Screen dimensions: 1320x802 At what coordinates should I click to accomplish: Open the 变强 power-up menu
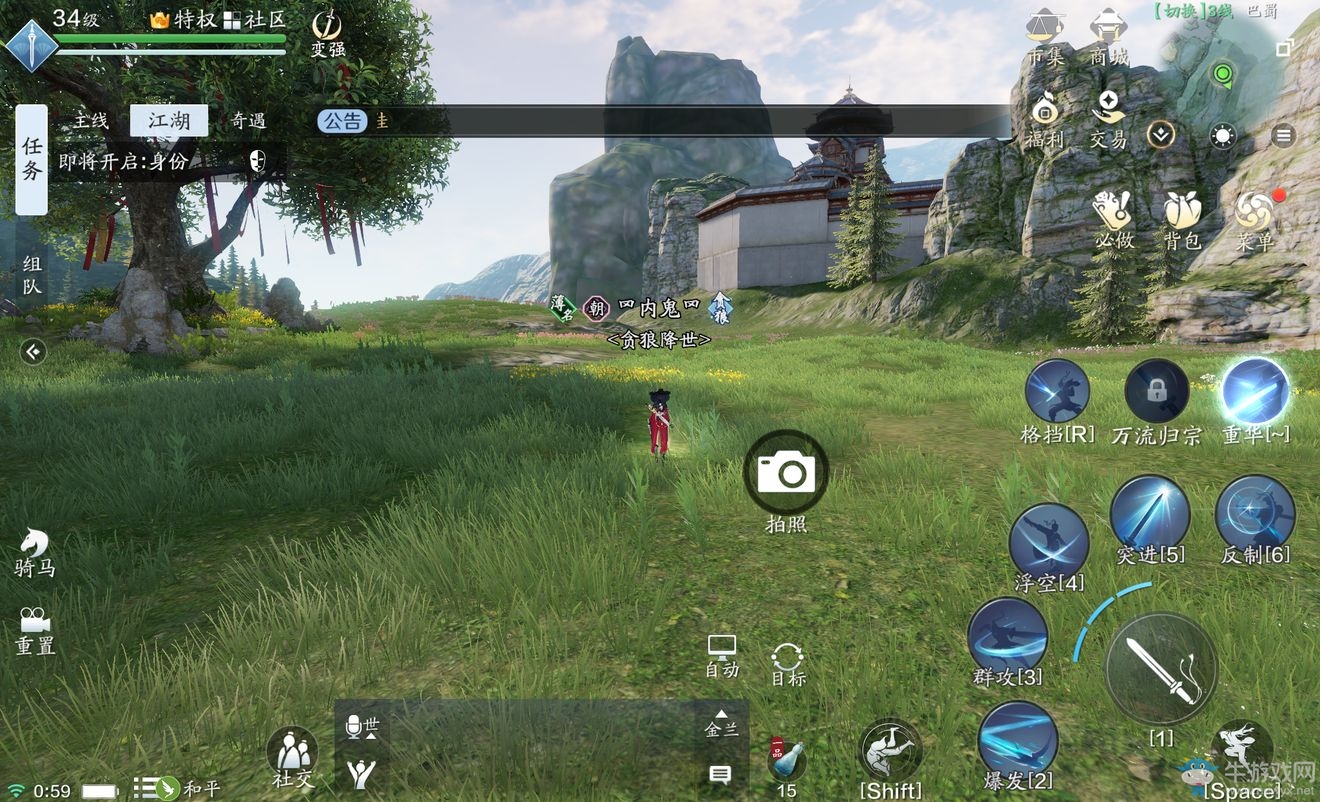(x=327, y=30)
